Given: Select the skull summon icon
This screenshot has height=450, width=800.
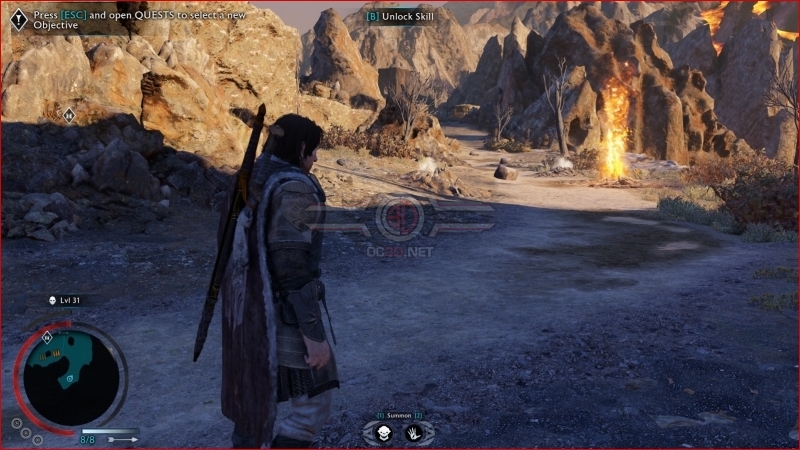Looking at the screenshot, I should 384,433.
